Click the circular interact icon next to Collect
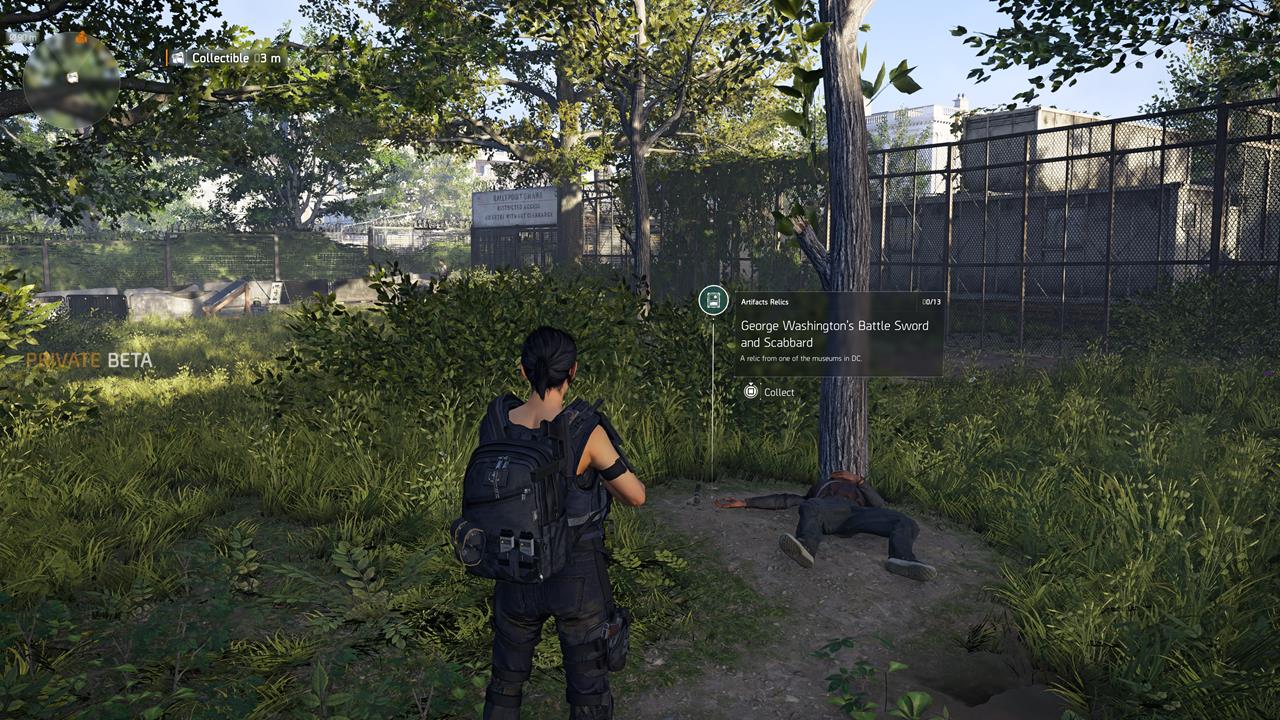 [751, 391]
